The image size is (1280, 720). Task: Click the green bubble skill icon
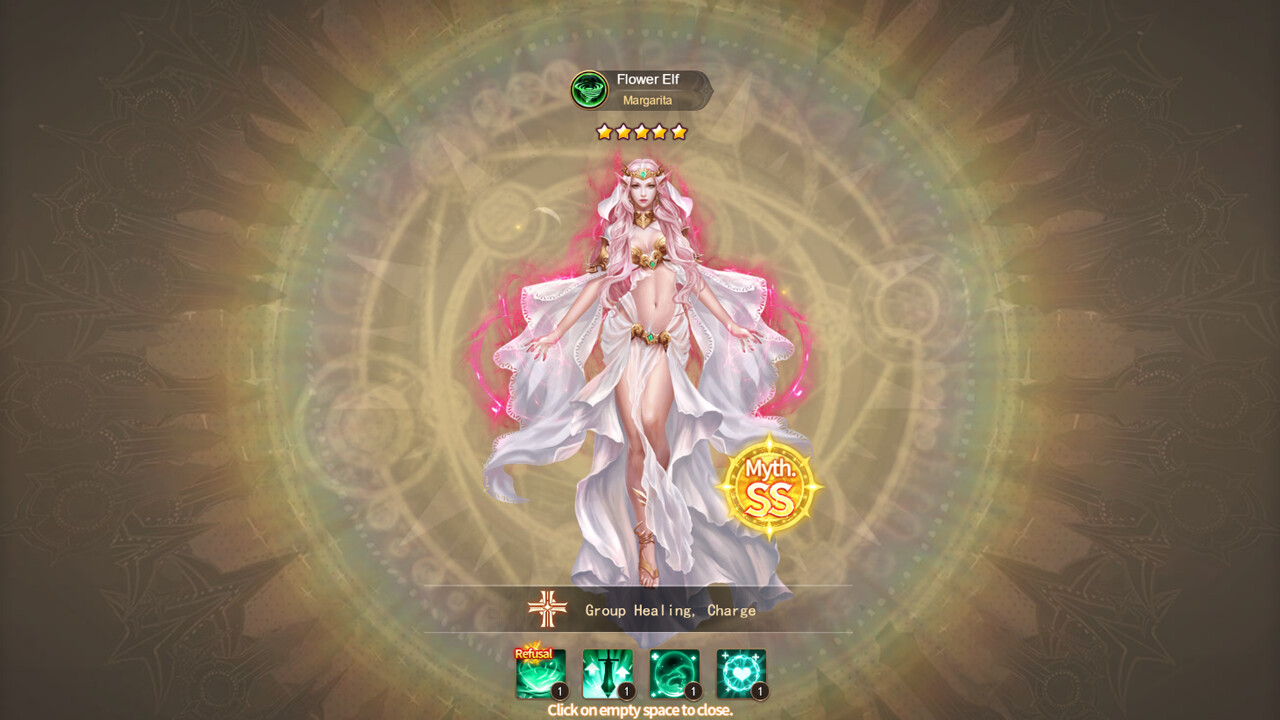point(672,668)
